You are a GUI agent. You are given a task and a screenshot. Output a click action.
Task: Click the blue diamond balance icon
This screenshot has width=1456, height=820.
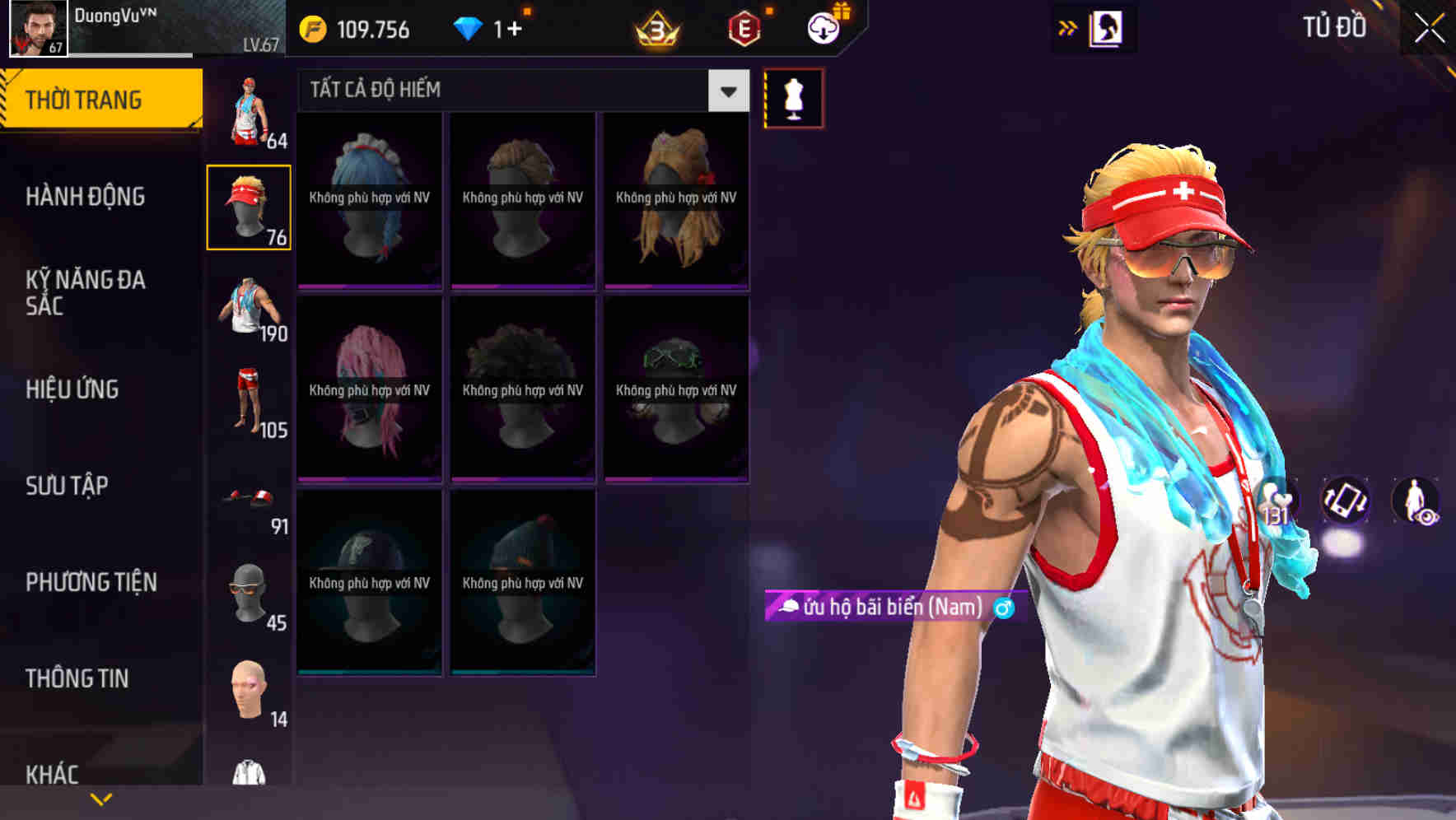[469, 27]
